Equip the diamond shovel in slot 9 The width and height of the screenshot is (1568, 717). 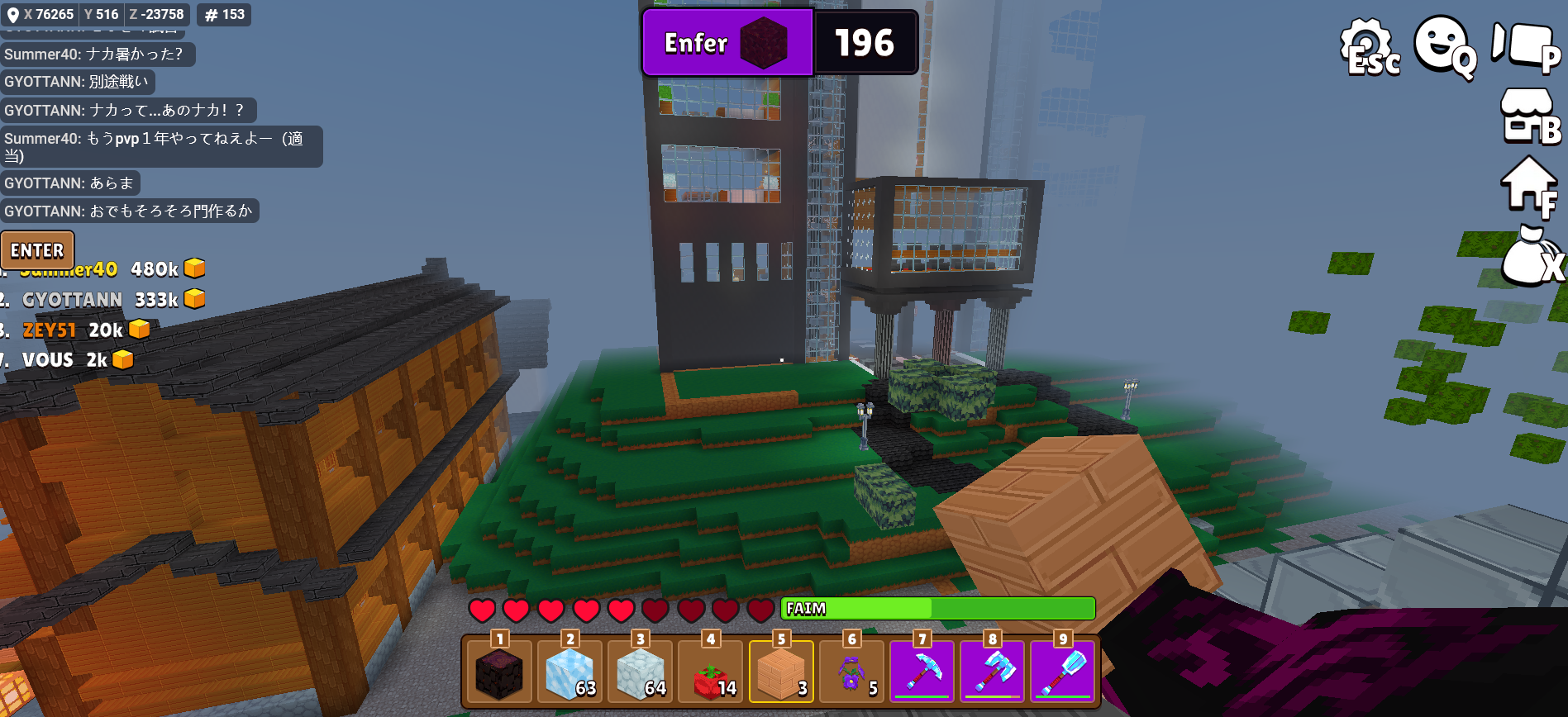[1063, 672]
